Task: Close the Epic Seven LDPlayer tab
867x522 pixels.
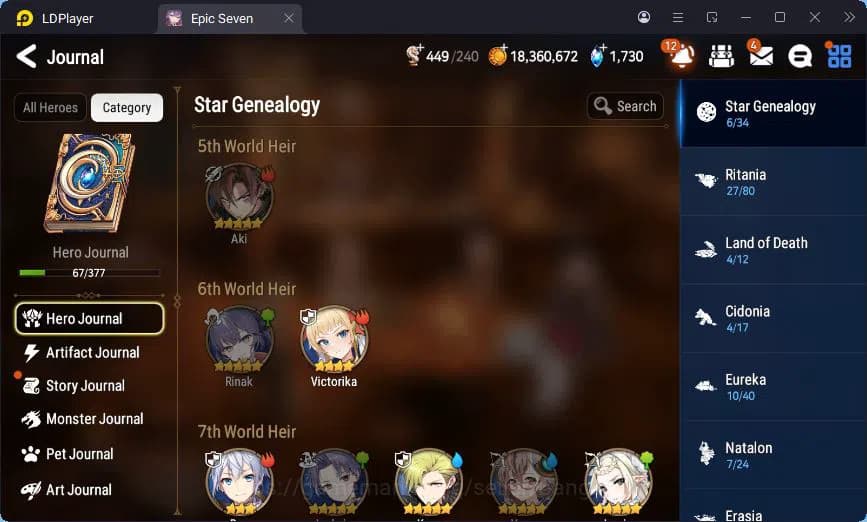Action: [x=289, y=18]
